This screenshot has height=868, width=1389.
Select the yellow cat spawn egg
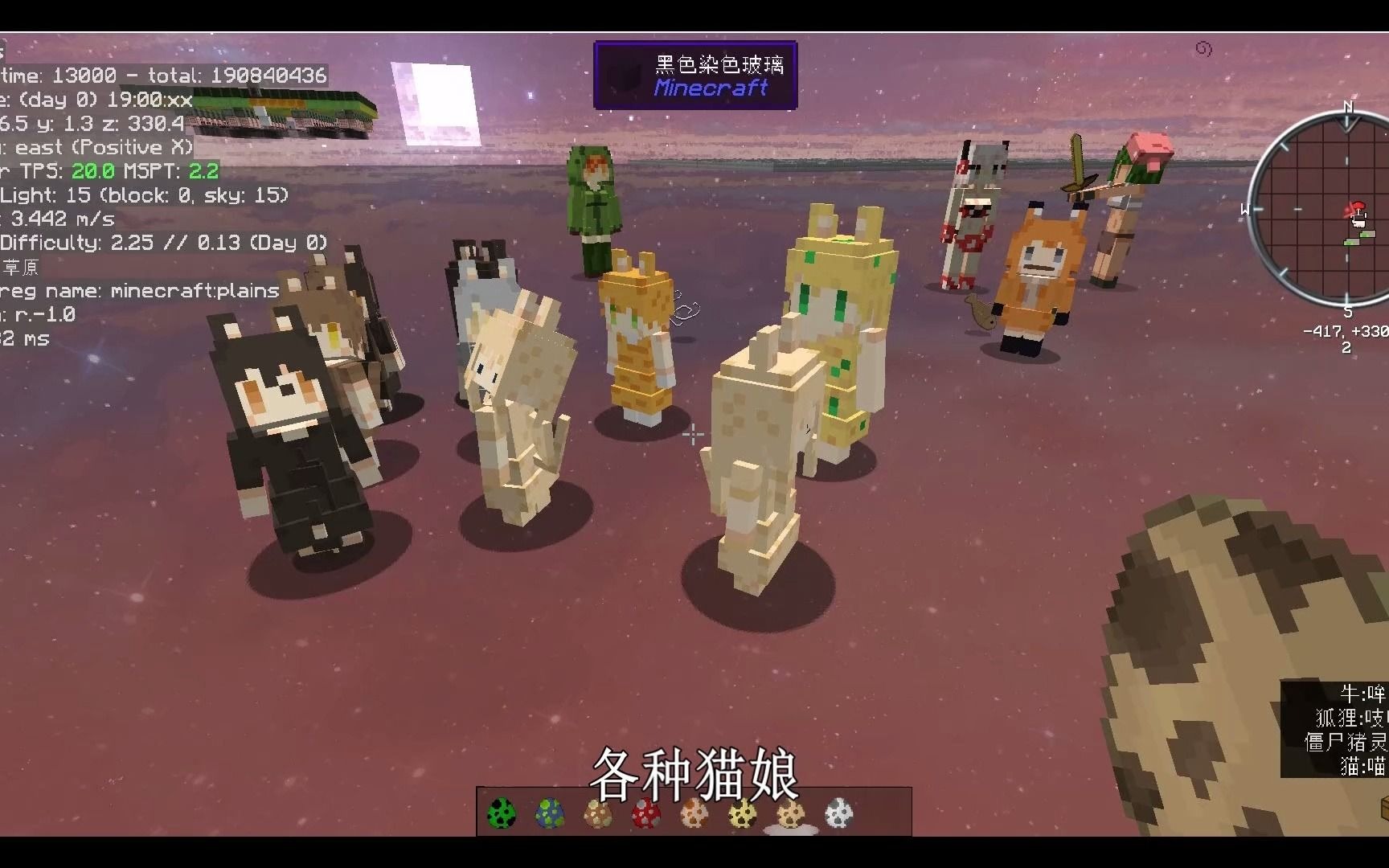741,813
